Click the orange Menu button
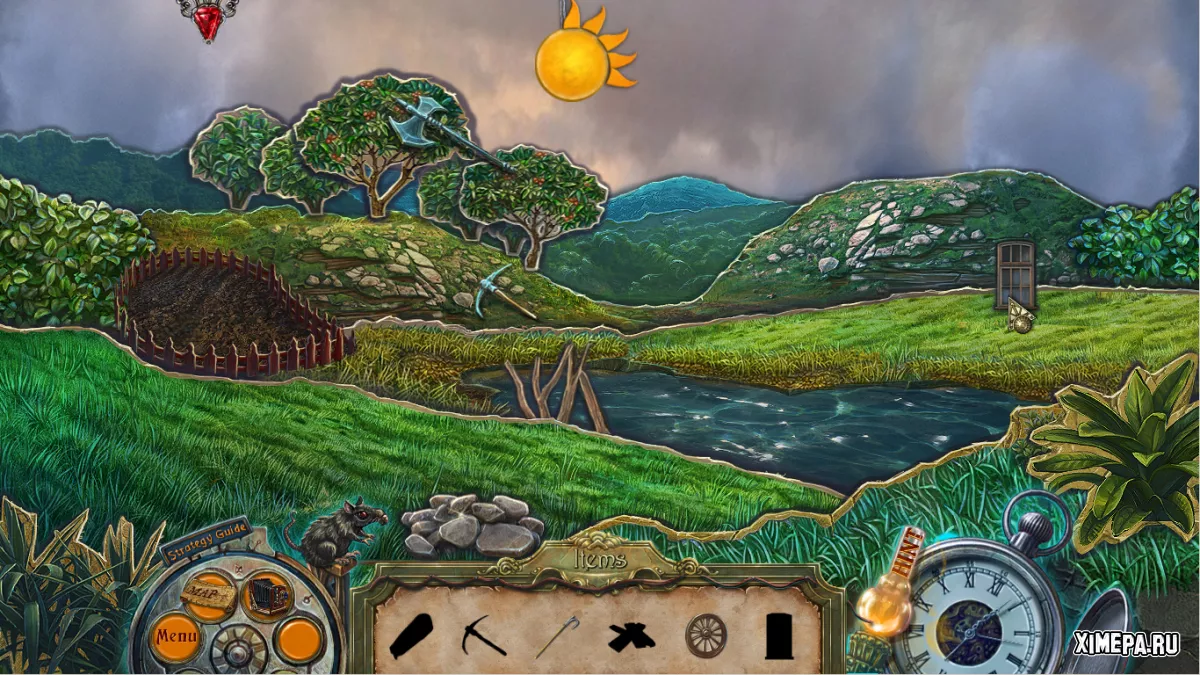This screenshot has width=1200, height=675. tap(176, 633)
